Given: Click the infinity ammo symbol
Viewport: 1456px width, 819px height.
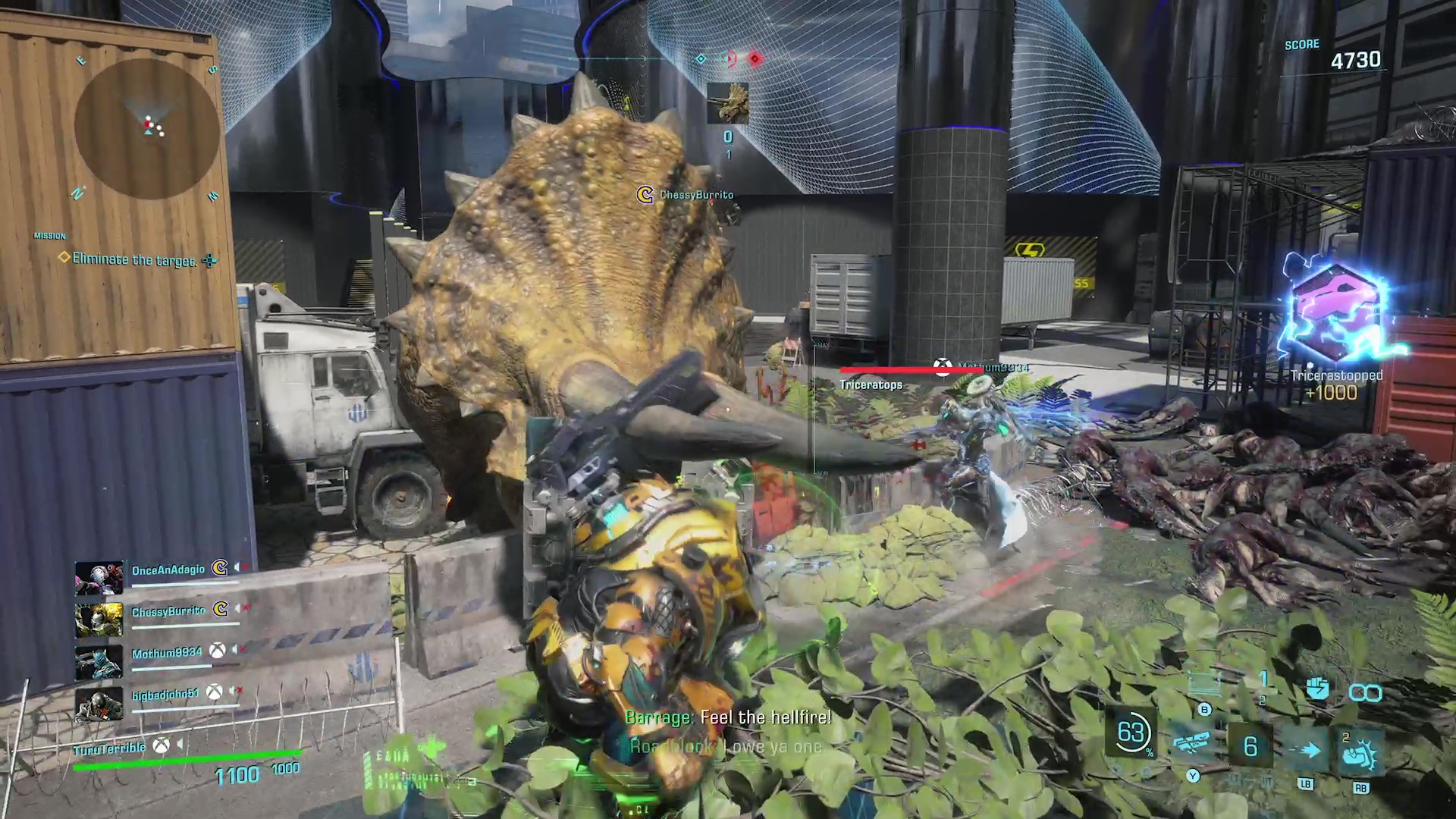Looking at the screenshot, I should [x=1365, y=692].
